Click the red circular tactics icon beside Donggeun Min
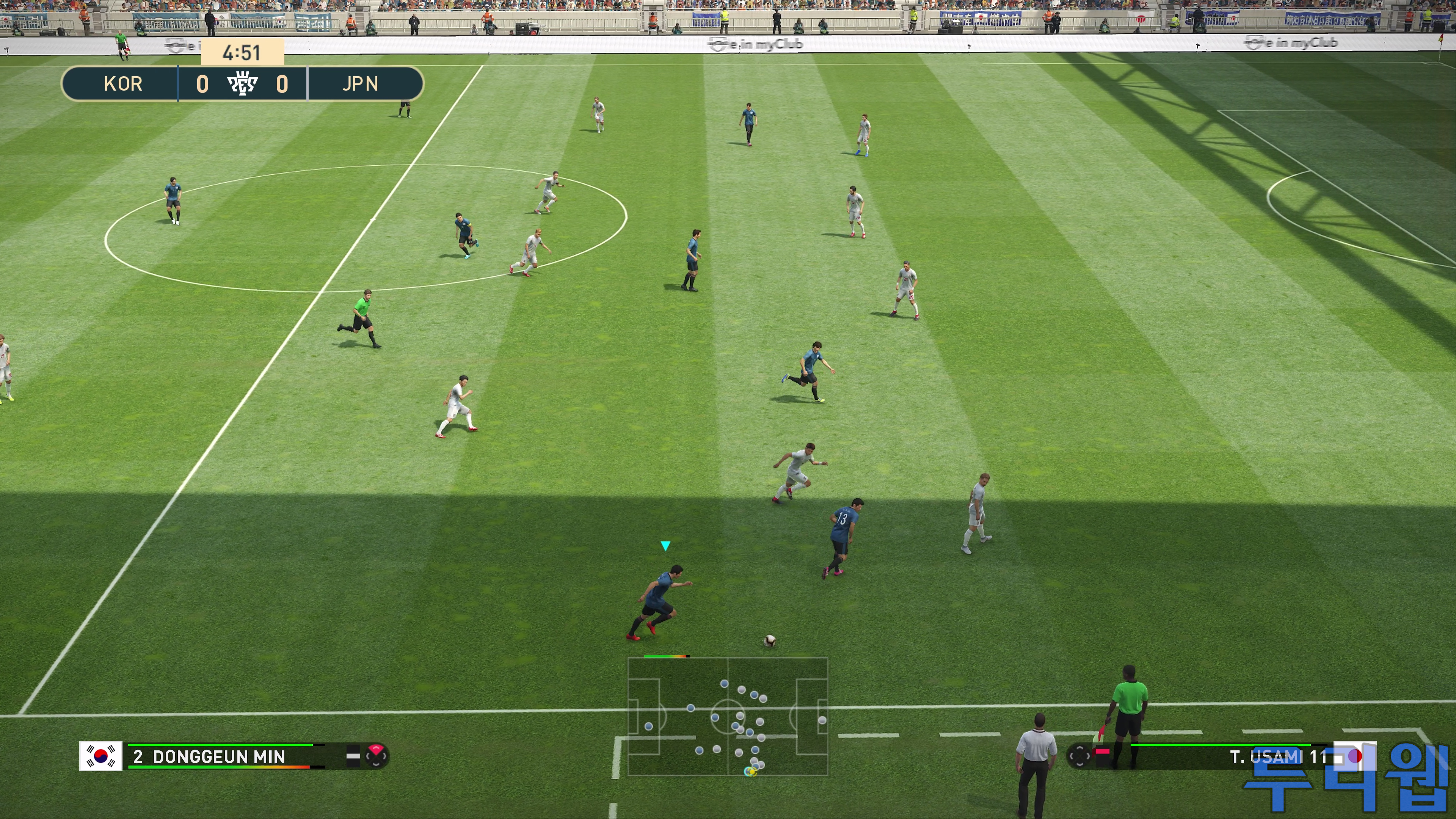Image resolution: width=1456 pixels, height=819 pixels. coord(377,756)
